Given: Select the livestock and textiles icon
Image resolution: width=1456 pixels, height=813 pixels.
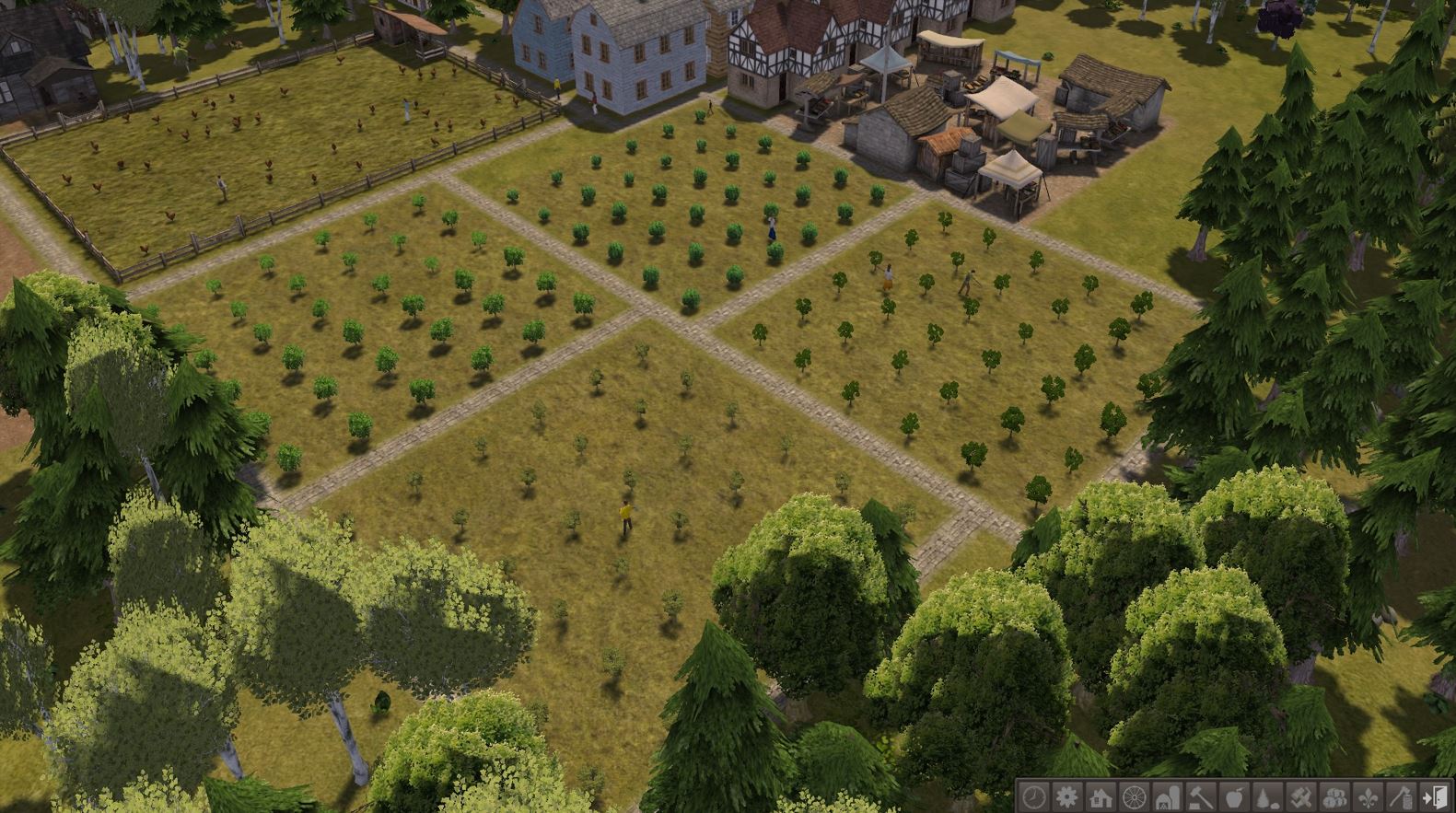Looking at the screenshot, I should 1334,797.
